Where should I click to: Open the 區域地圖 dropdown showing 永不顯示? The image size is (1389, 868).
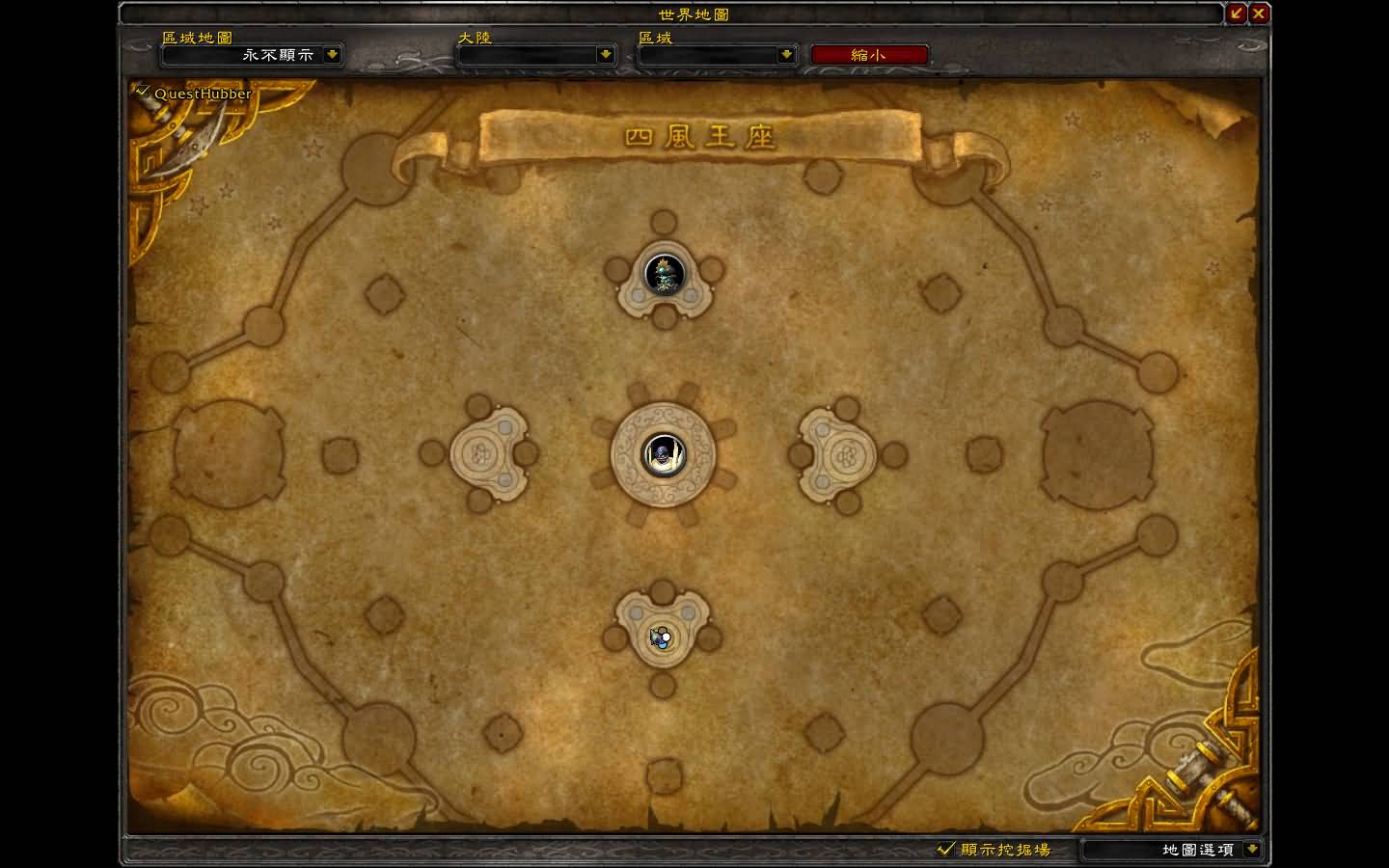pos(332,55)
